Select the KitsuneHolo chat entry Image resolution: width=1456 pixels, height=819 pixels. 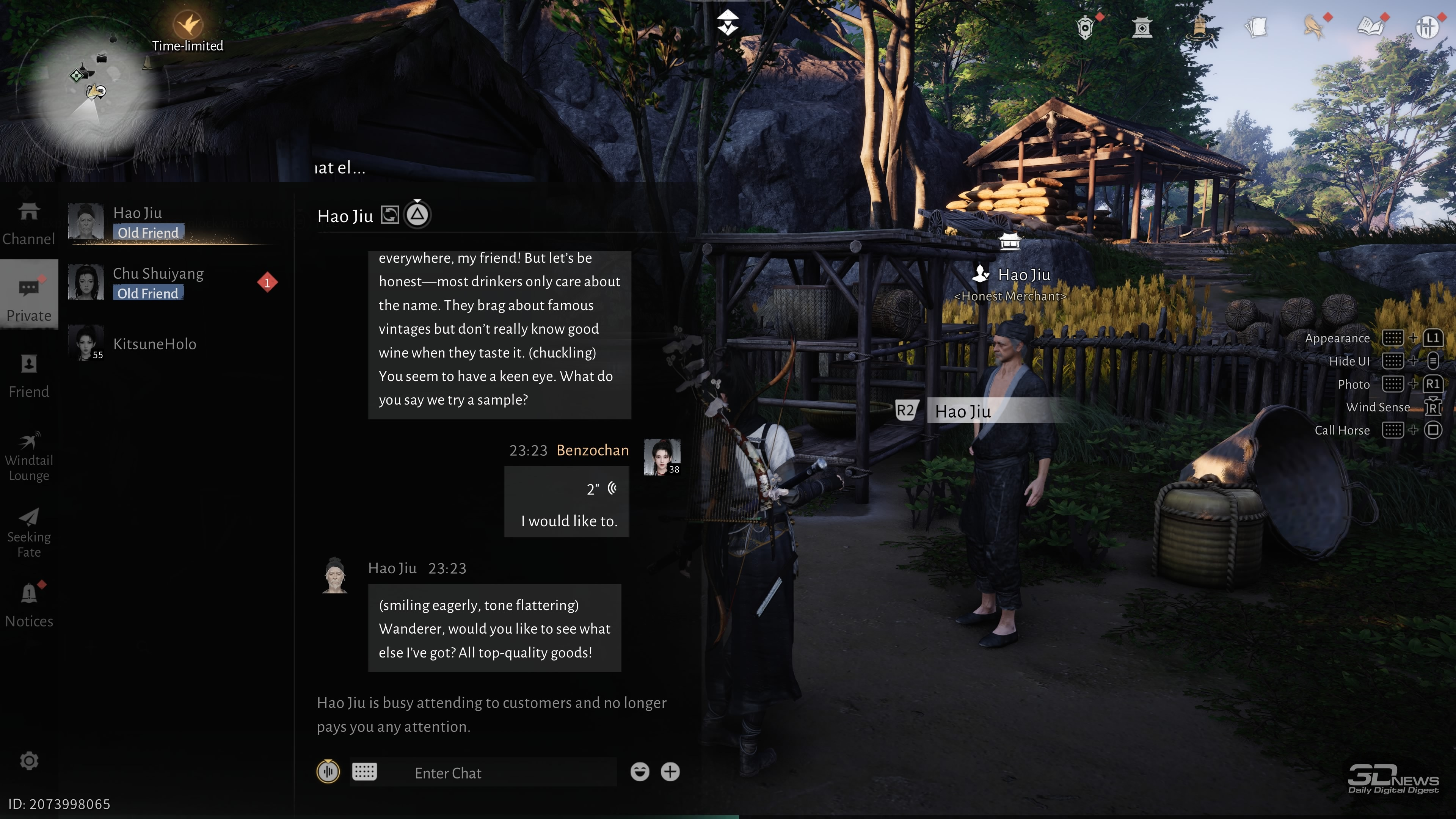click(x=154, y=344)
